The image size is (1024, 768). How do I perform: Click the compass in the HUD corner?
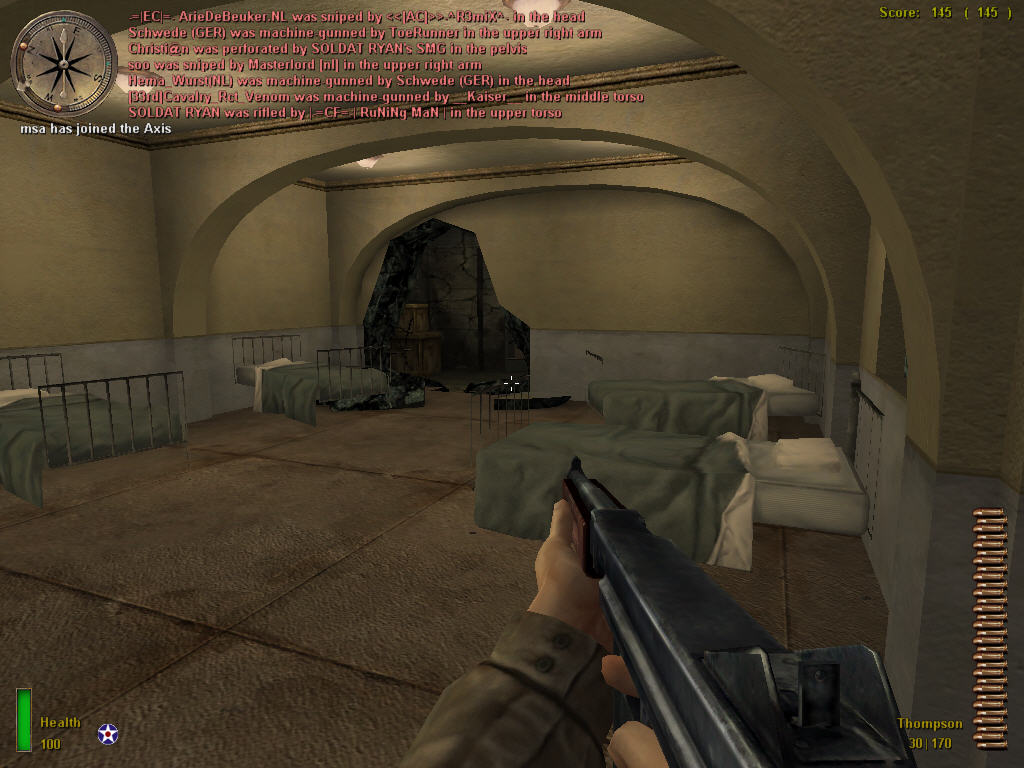pyautogui.click(x=63, y=63)
